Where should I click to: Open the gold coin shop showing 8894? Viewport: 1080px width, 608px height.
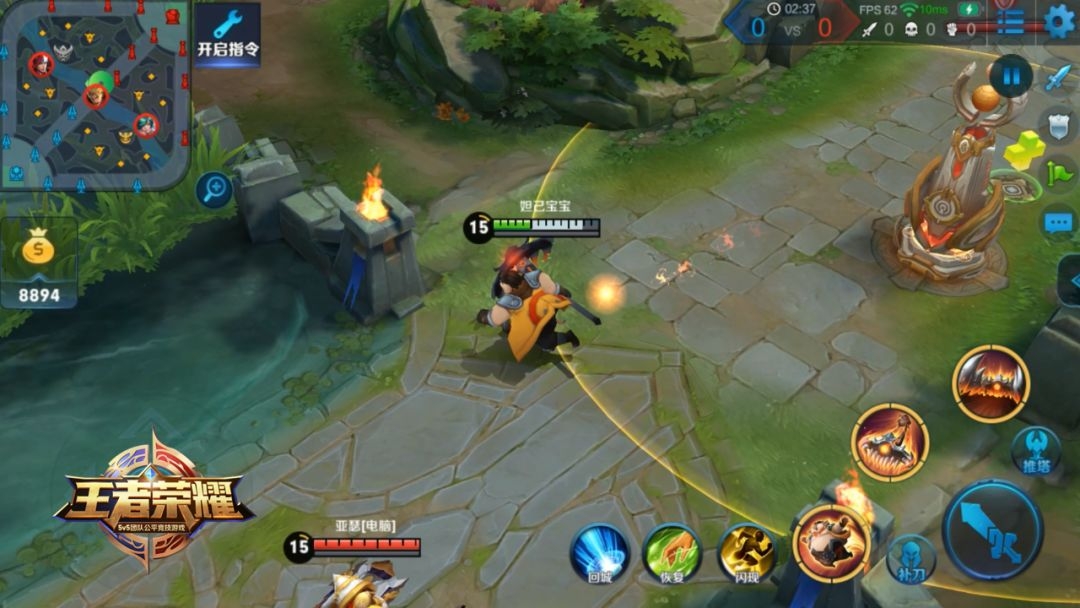38,262
